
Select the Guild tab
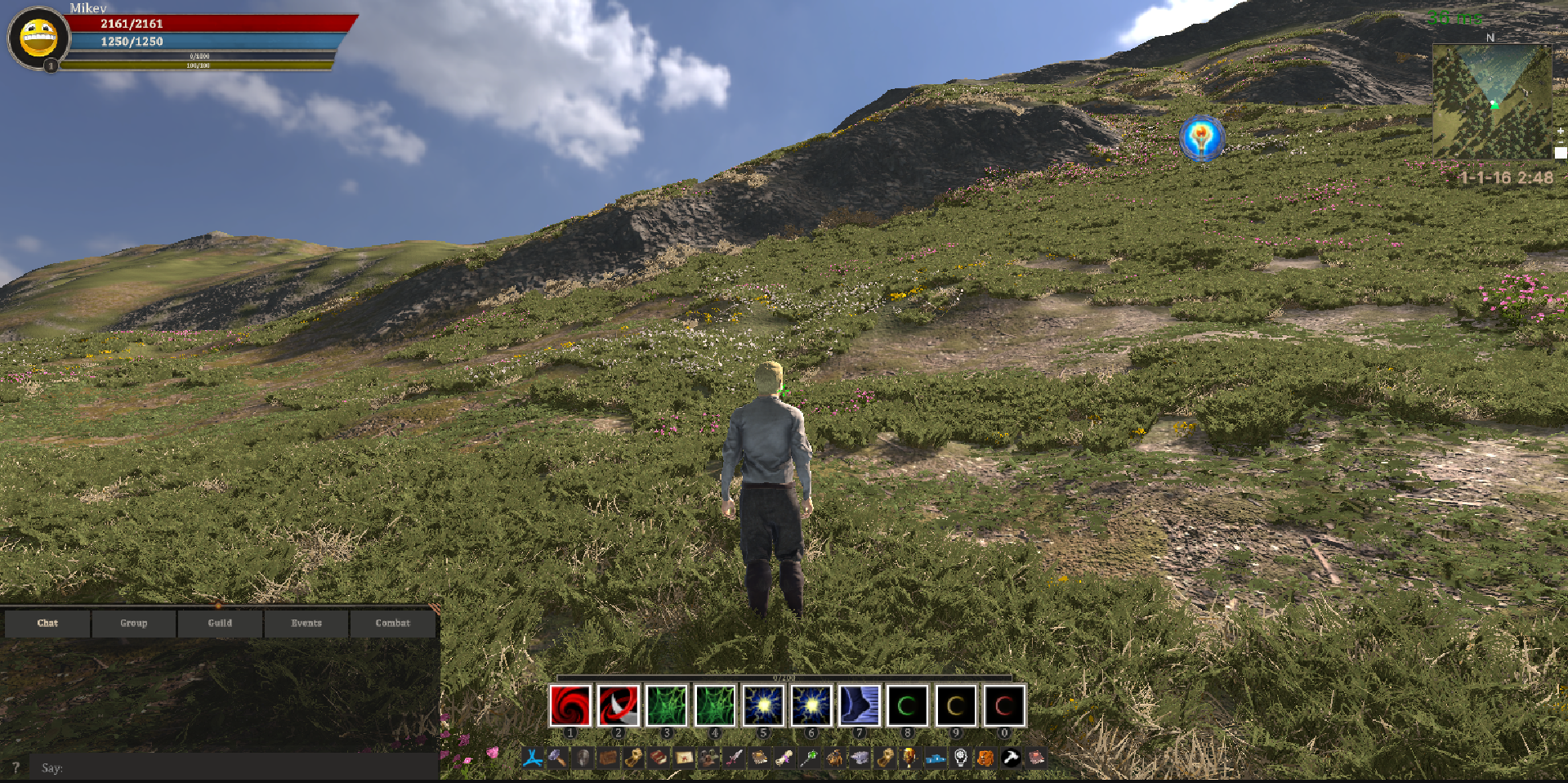(x=220, y=623)
